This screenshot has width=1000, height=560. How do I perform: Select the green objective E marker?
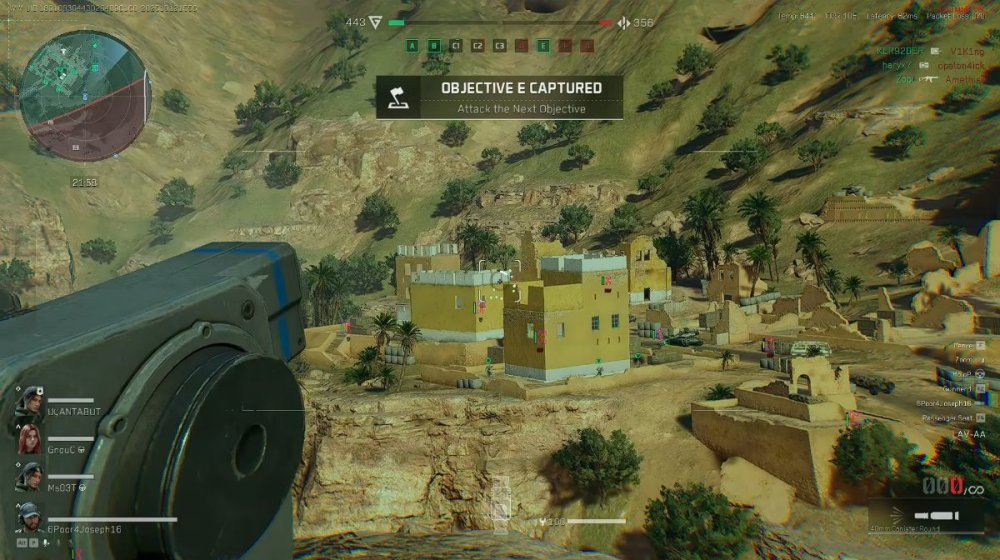click(543, 45)
